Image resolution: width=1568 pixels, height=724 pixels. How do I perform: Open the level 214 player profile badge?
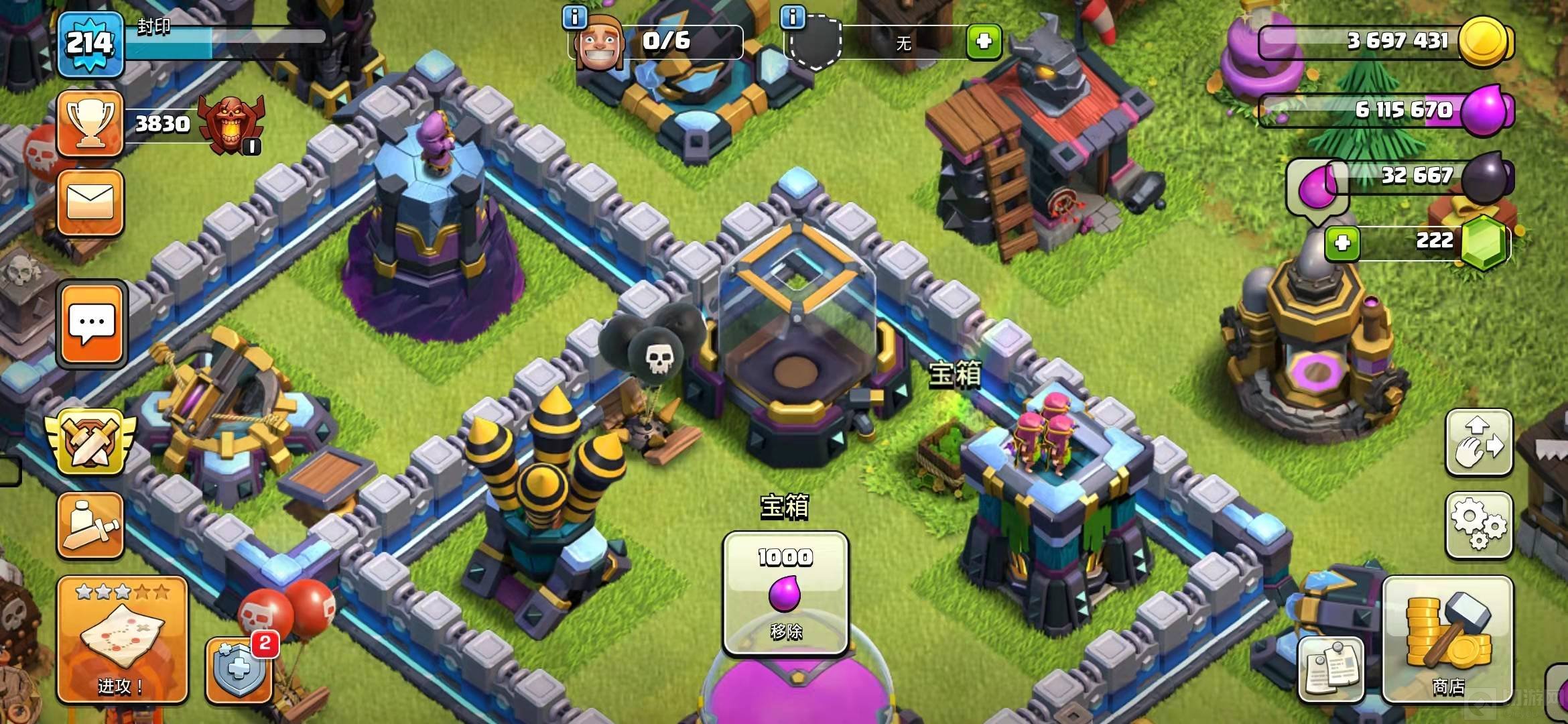pos(90,44)
